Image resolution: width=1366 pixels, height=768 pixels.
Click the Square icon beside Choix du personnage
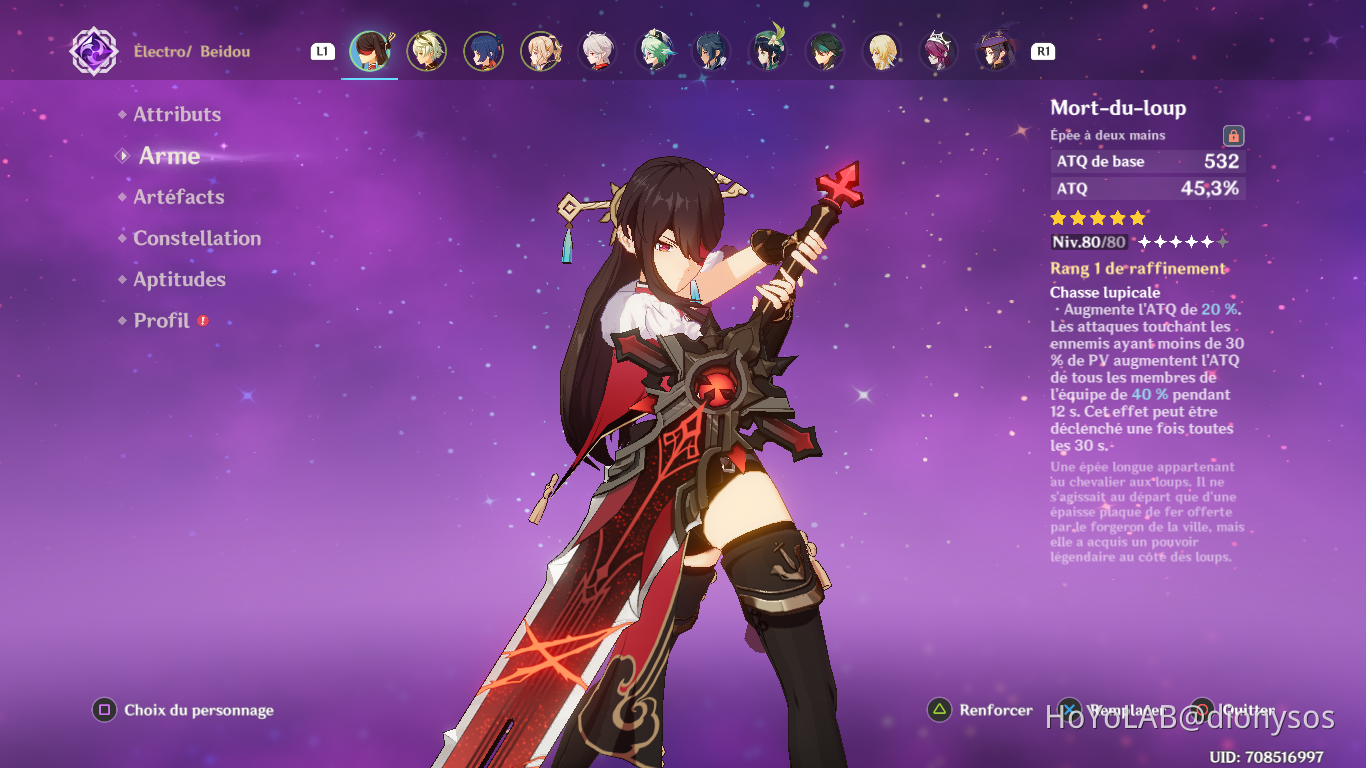click(x=103, y=710)
